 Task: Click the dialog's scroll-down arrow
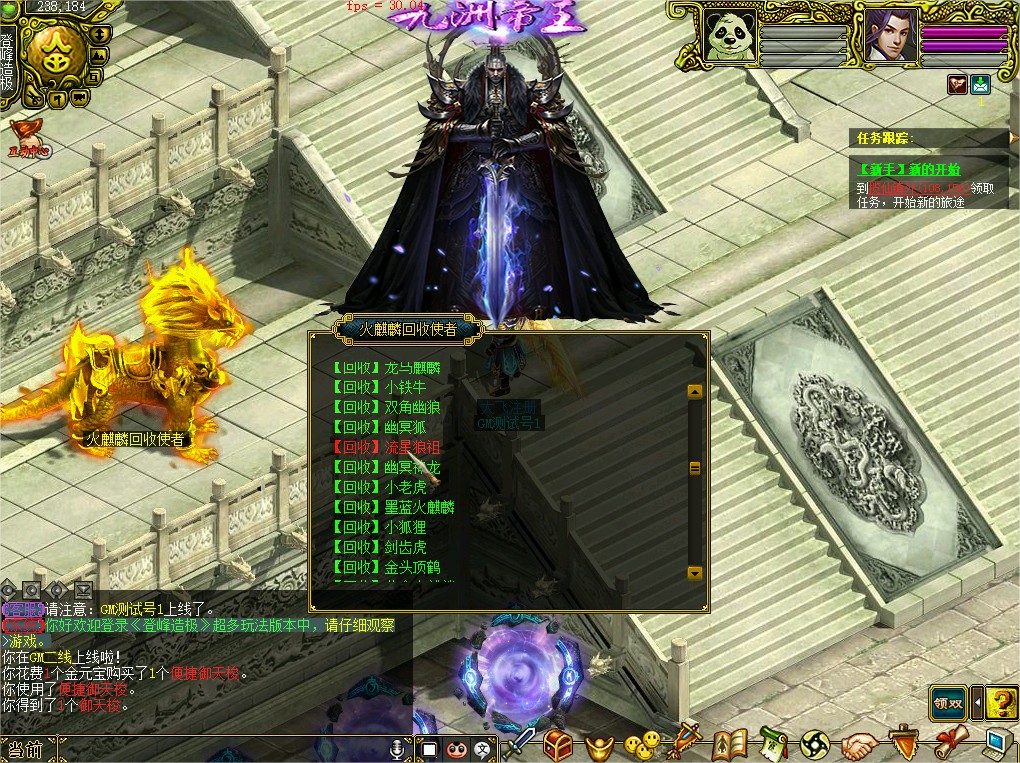pyautogui.click(x=695, y=573)
